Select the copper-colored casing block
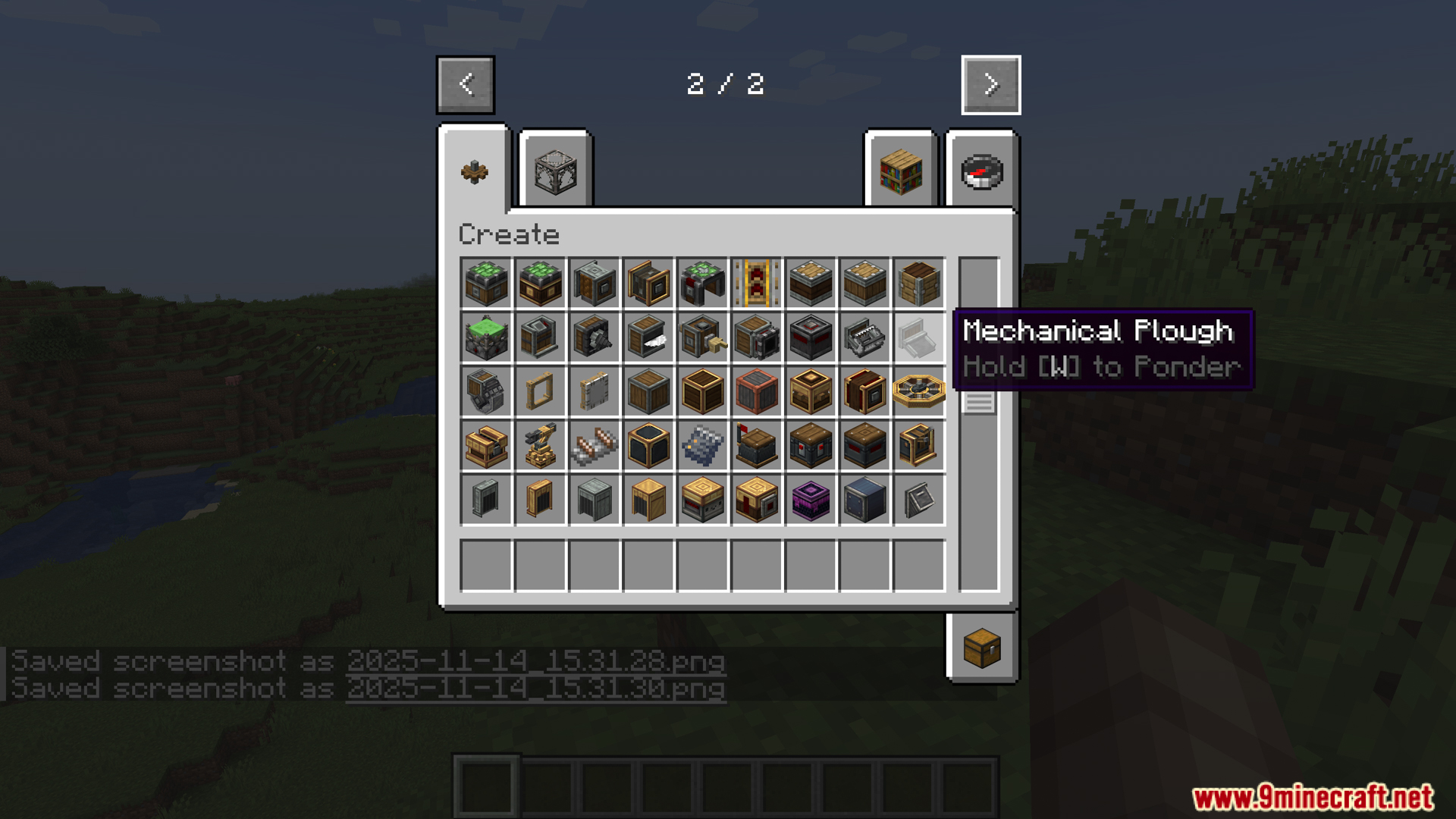 756,391
